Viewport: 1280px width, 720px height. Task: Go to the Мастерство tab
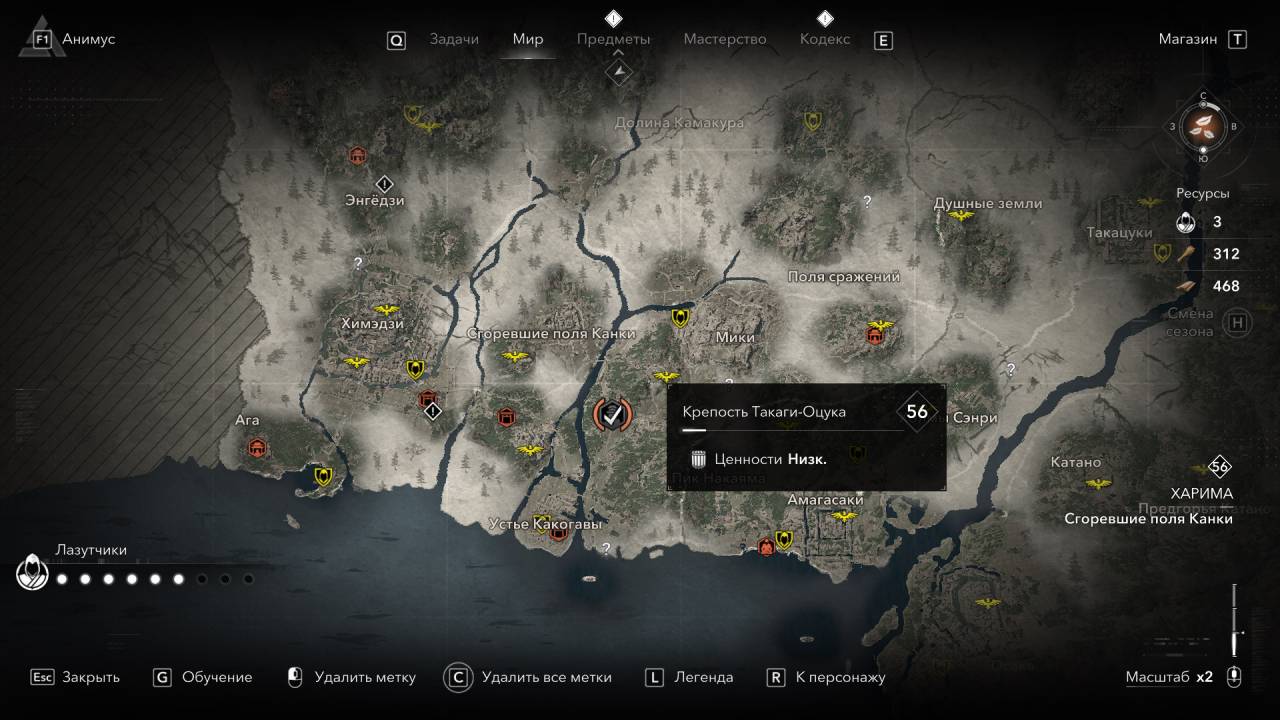[x=725, y=39]
